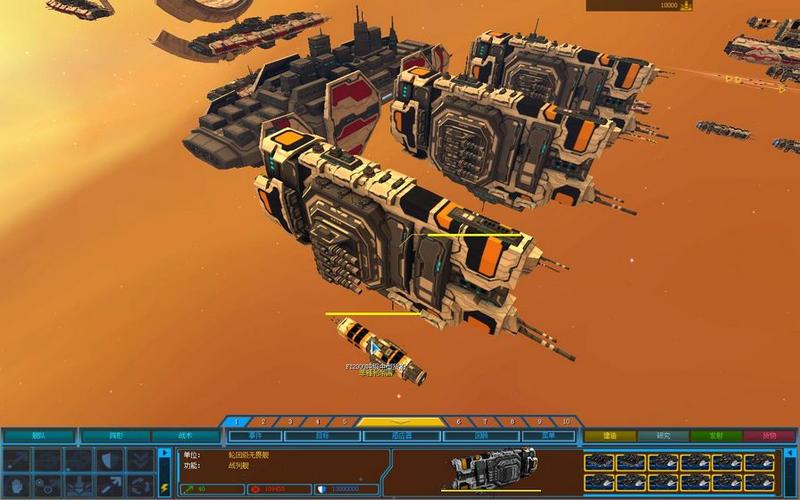Open the 阵形 (Formation) options
This screenshot has height=500, width=800.
click(x=115, y=436)
